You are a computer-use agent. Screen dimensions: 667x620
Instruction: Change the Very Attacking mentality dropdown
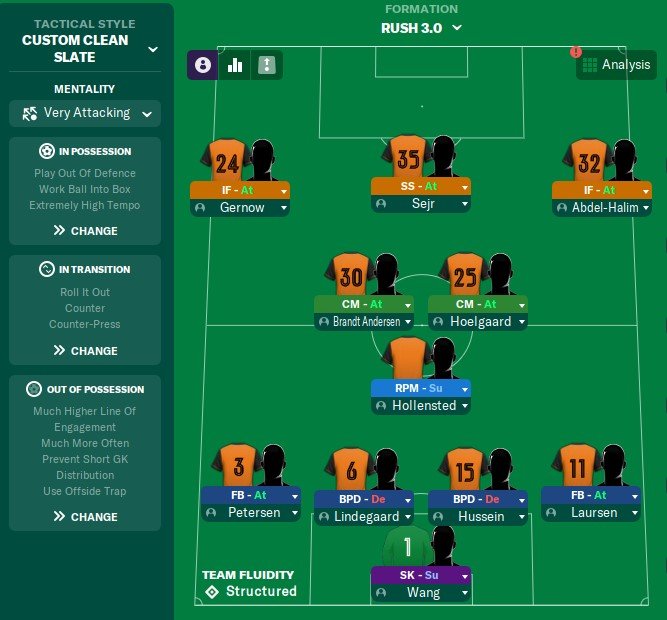(x=86, y=113)
